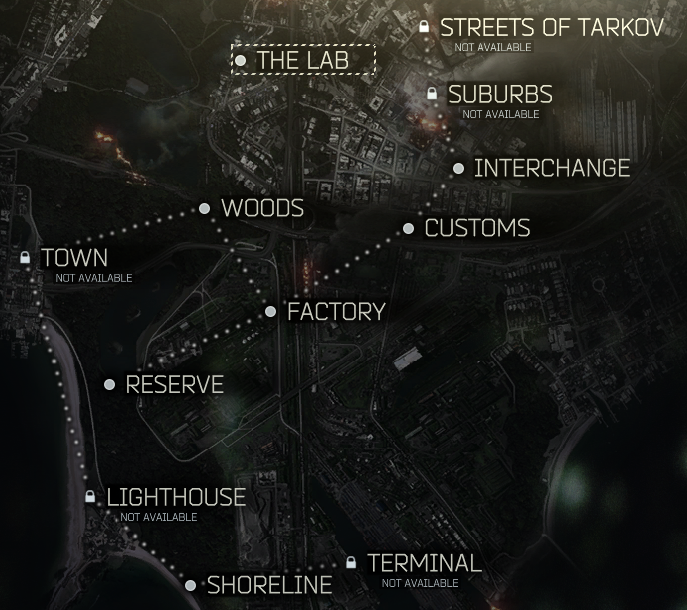Click the locked Town marker
The height and width of the screenshot is (610, 687).
[x=73, y=258]
